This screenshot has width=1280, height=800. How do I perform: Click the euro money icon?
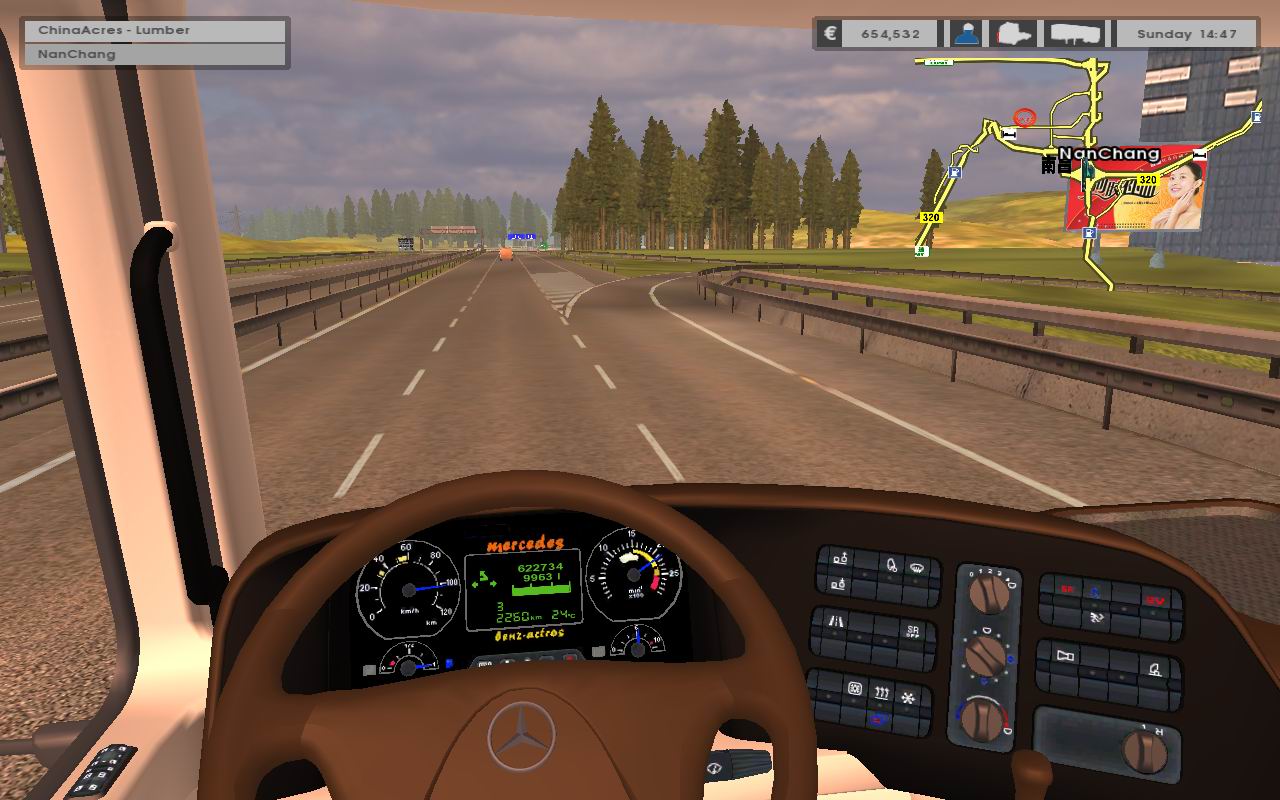click(x=829, y=34)
